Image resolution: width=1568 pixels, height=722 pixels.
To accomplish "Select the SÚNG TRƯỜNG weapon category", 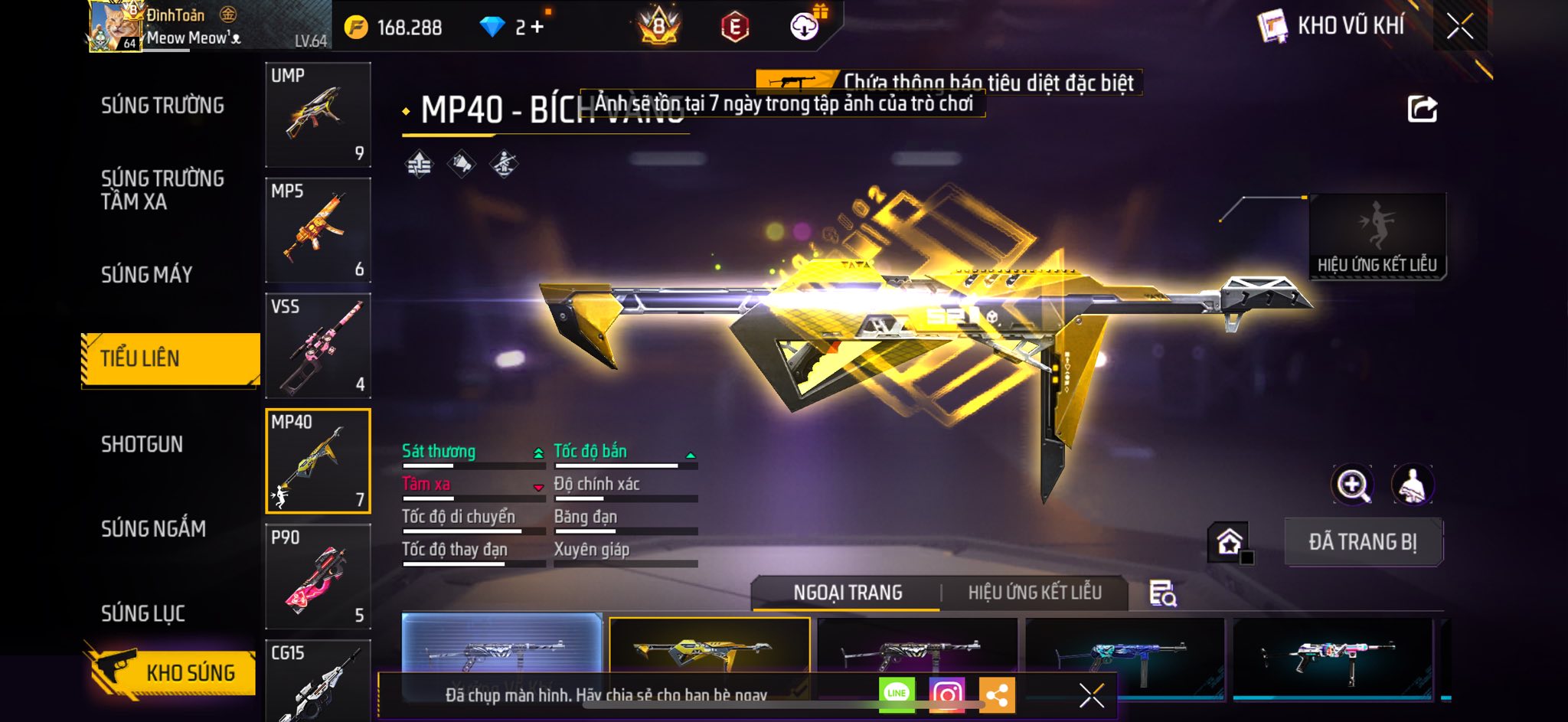I will (x=162, y=106).
